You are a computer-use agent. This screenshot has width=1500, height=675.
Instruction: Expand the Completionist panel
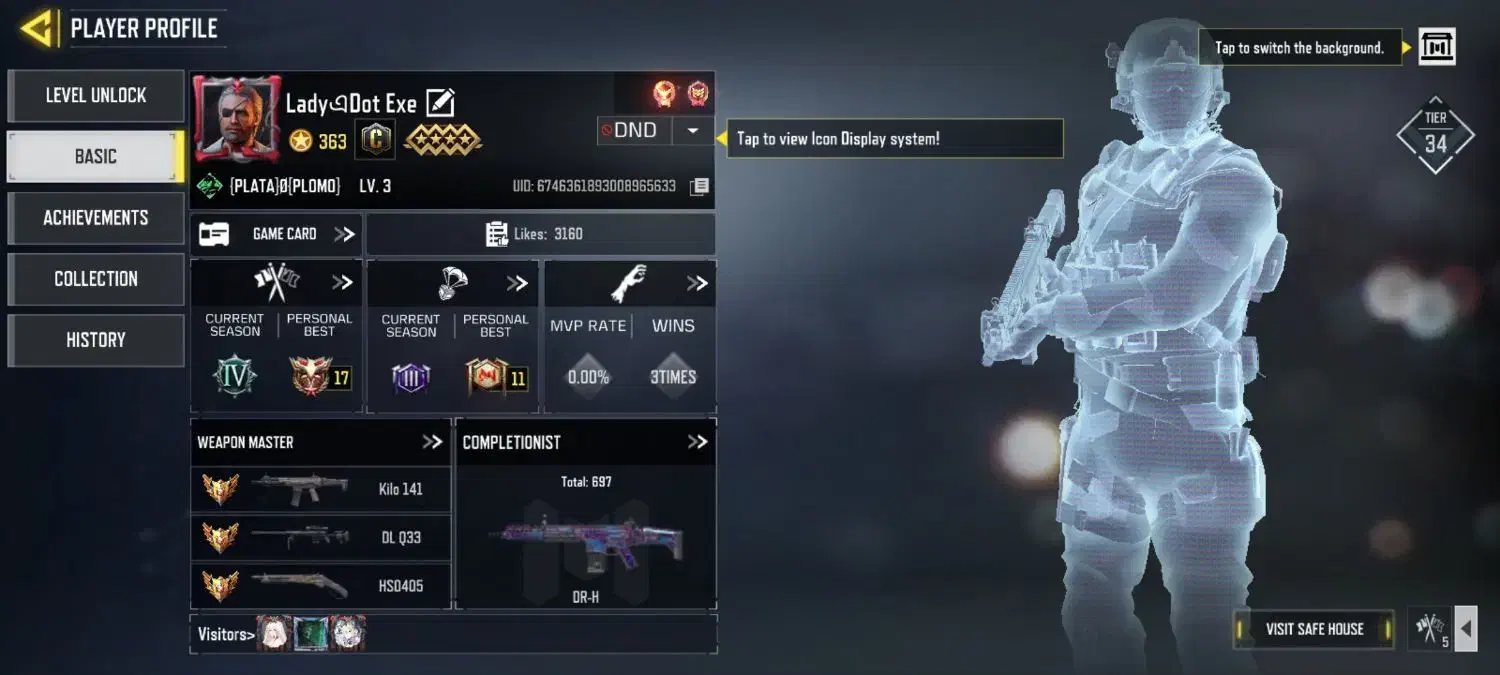pos(697,442)
